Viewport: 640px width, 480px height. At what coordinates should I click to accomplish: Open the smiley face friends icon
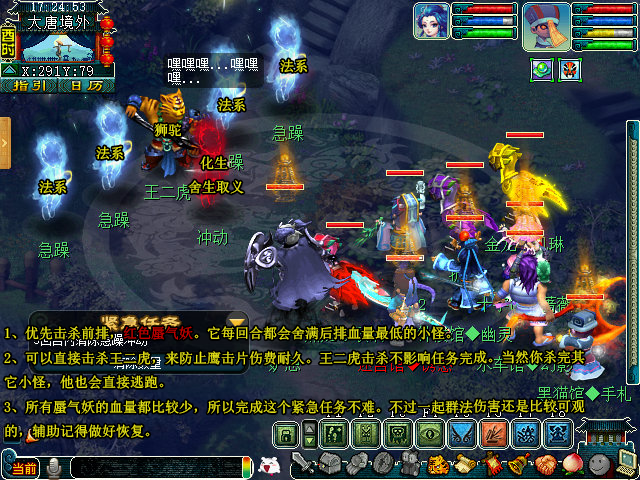pos(600,464)
